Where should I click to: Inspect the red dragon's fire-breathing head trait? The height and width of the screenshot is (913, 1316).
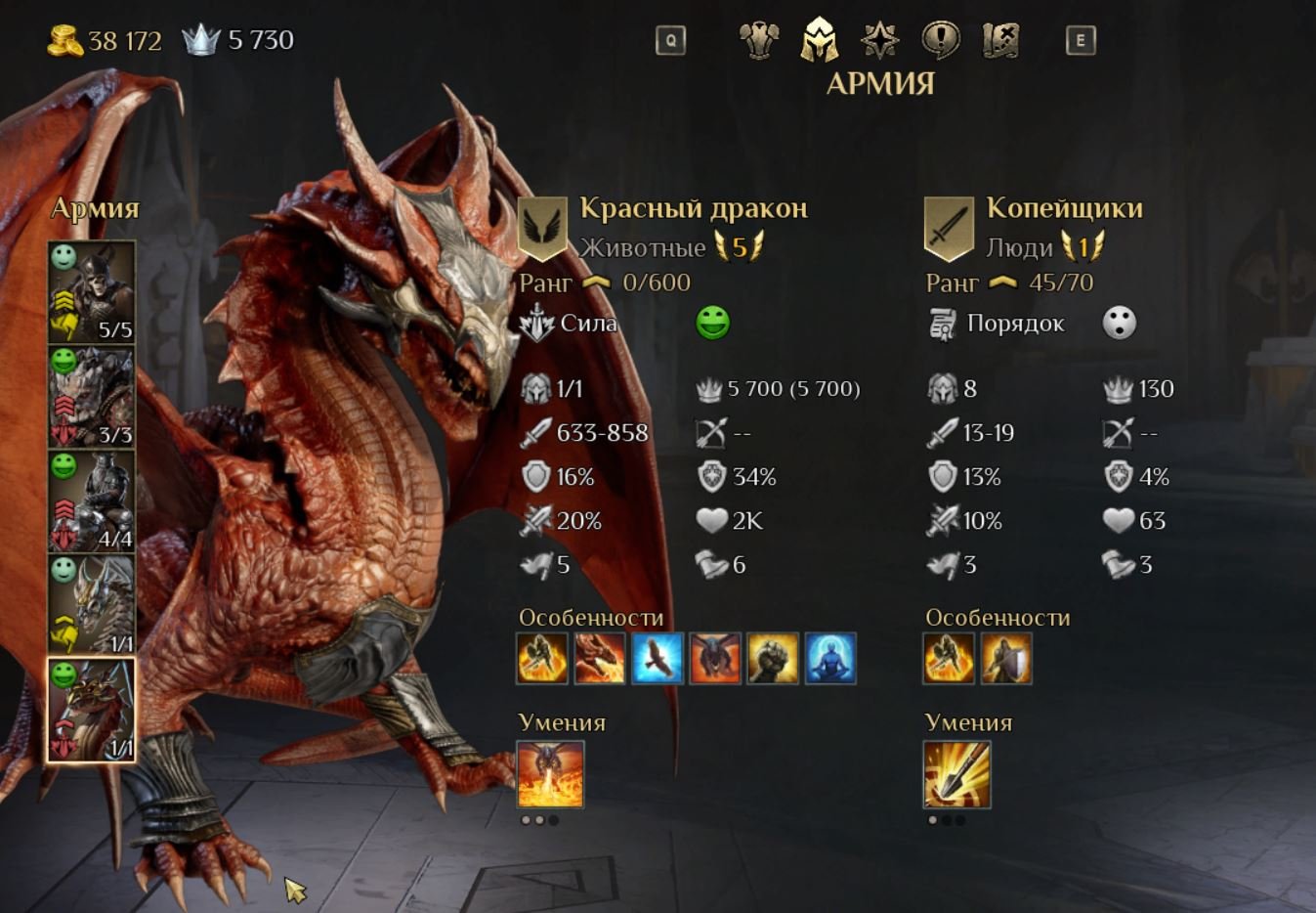tap(599, 658)
